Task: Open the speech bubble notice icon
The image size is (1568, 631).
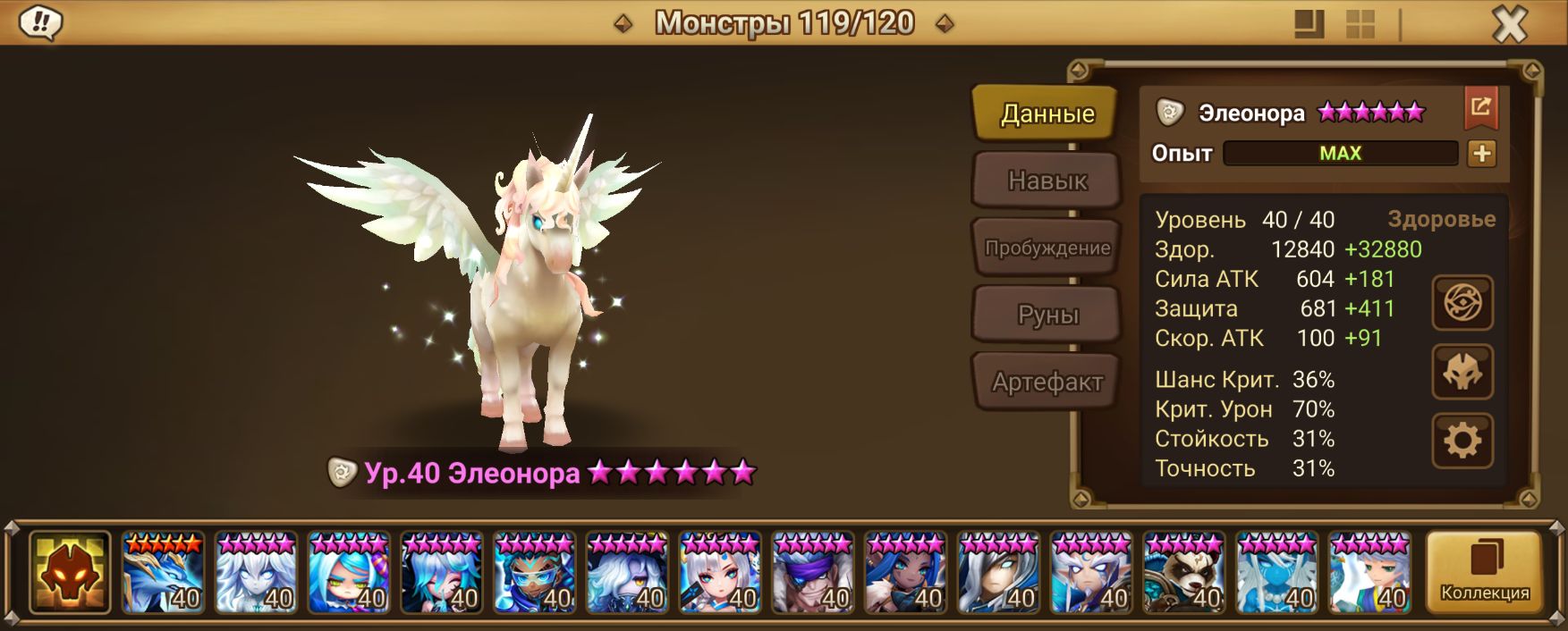Action: 40,23
